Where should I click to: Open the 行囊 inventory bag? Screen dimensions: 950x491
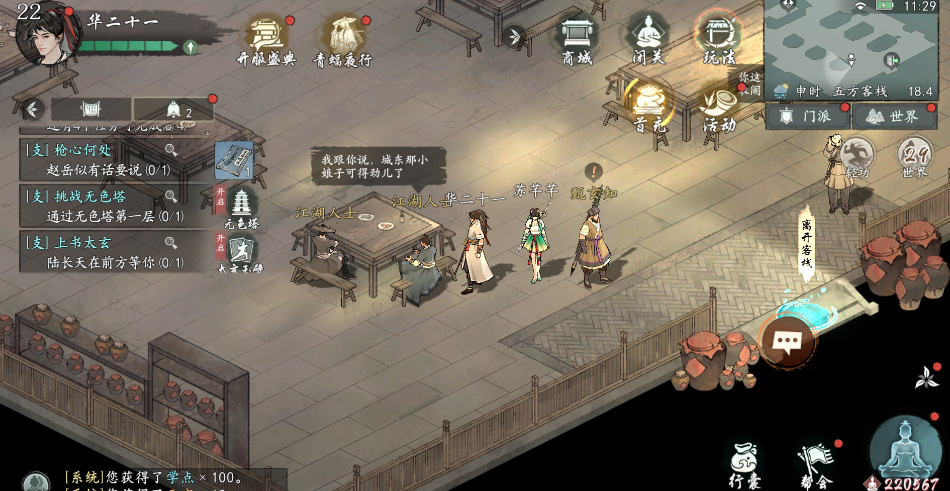(744, 462)
